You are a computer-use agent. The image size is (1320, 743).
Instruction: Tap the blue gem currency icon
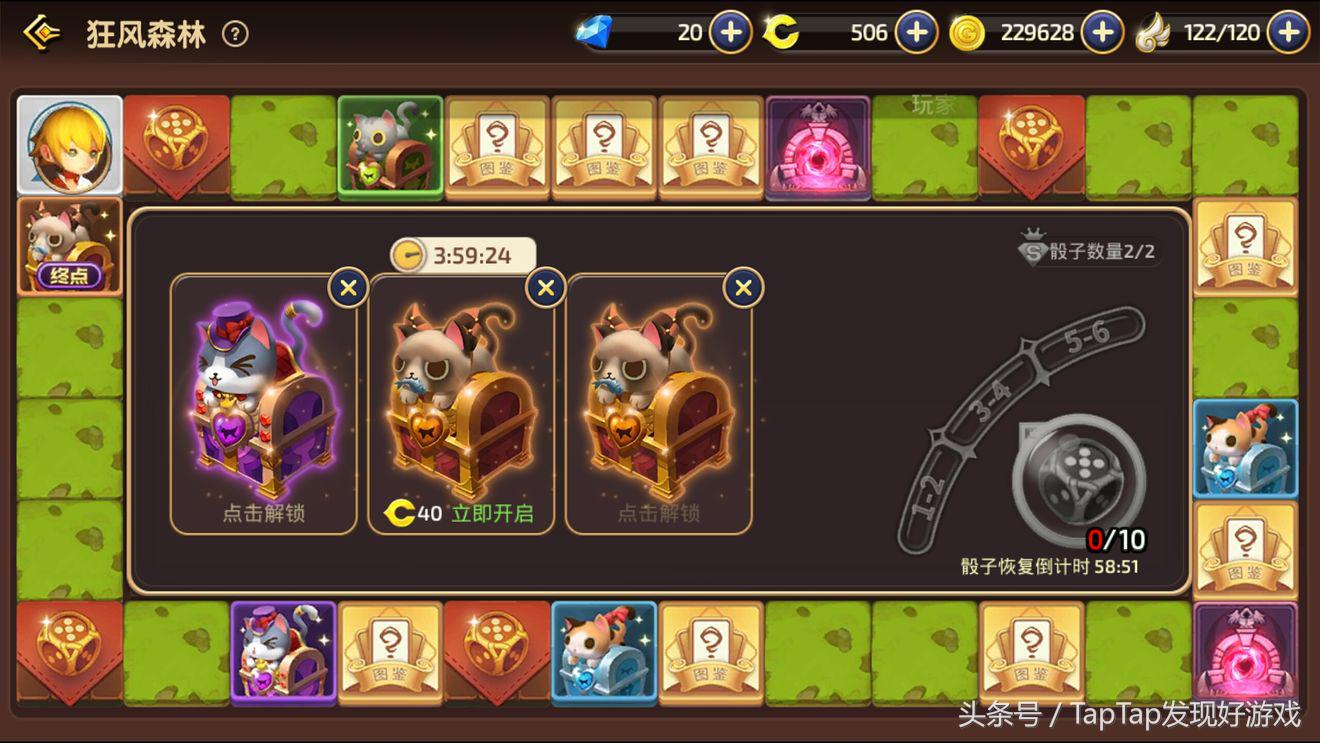595,31
